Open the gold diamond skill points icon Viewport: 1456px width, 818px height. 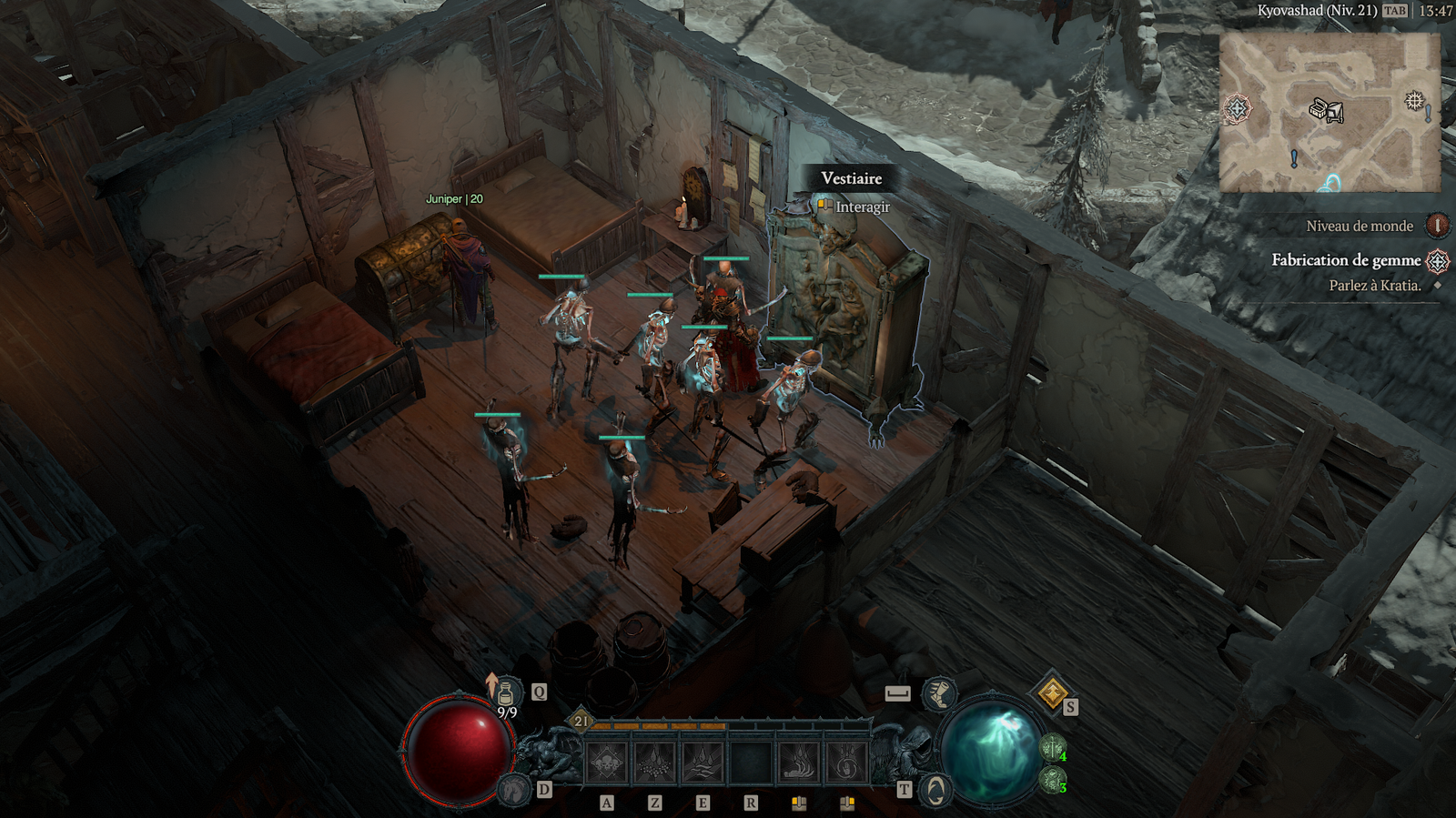[1052, 694]
